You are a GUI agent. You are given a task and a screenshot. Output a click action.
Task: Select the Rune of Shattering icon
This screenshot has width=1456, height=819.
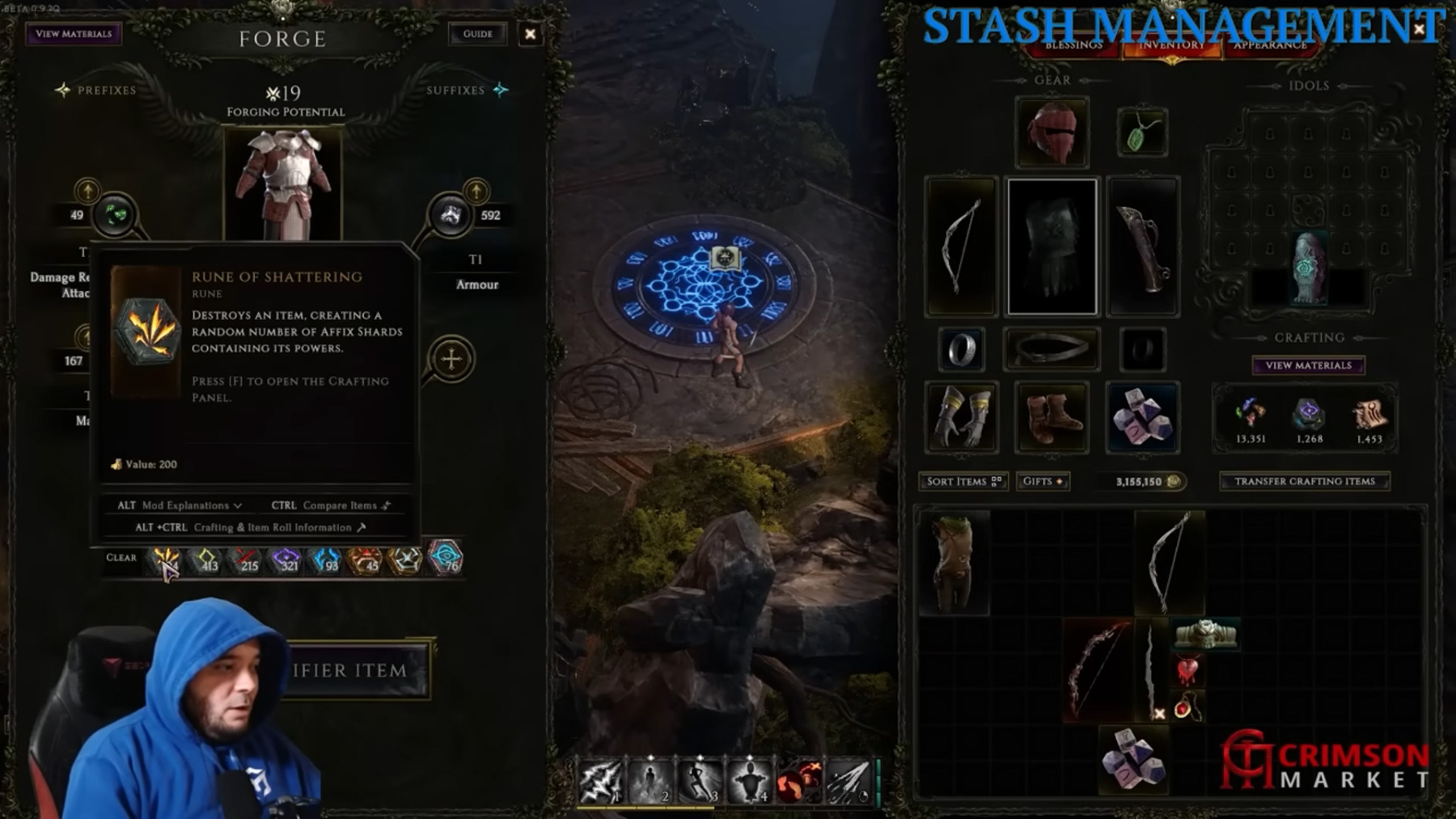click(x=167, y=559)
